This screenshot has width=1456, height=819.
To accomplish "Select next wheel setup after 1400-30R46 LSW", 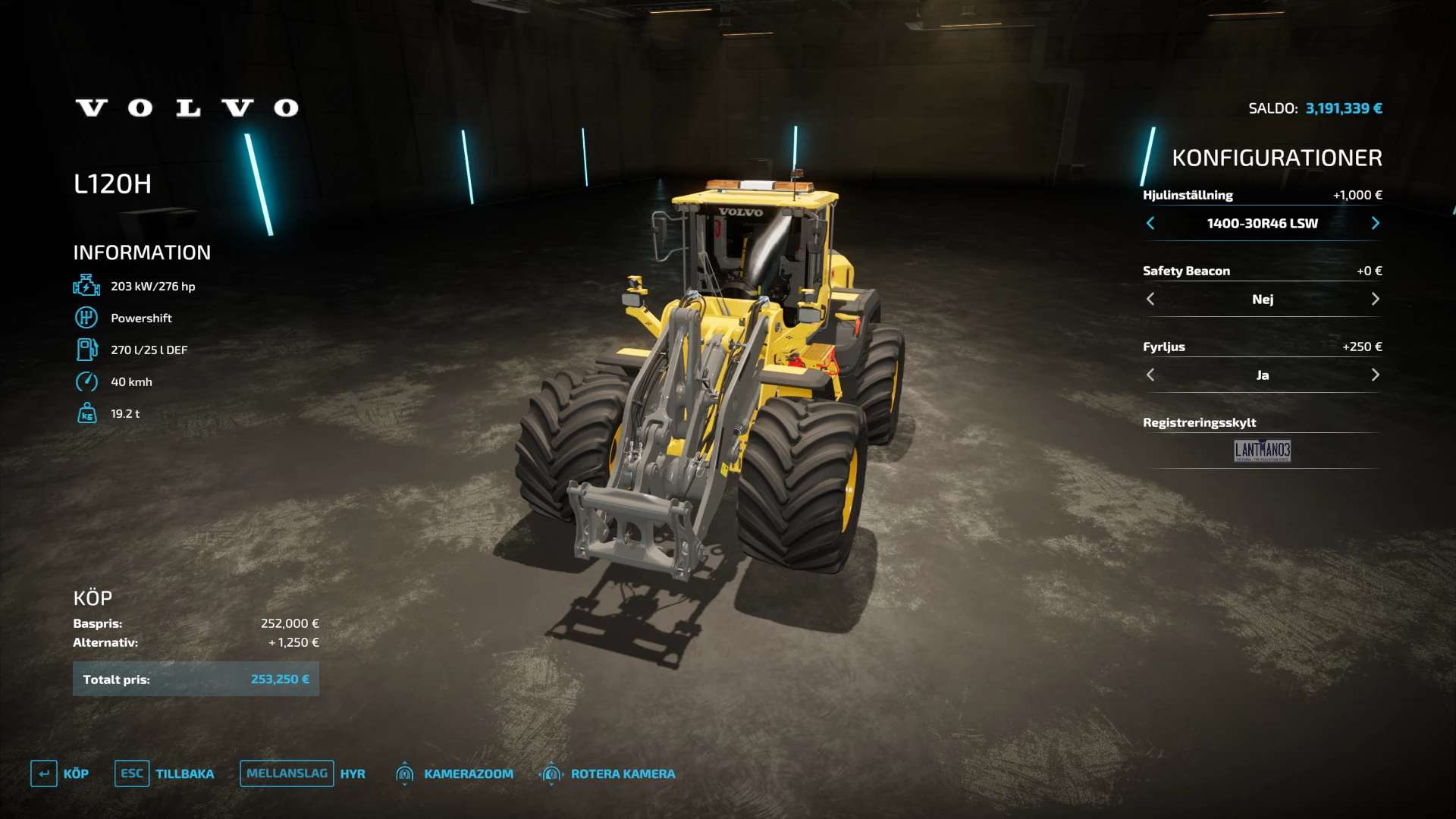I will click(1375, 223).
